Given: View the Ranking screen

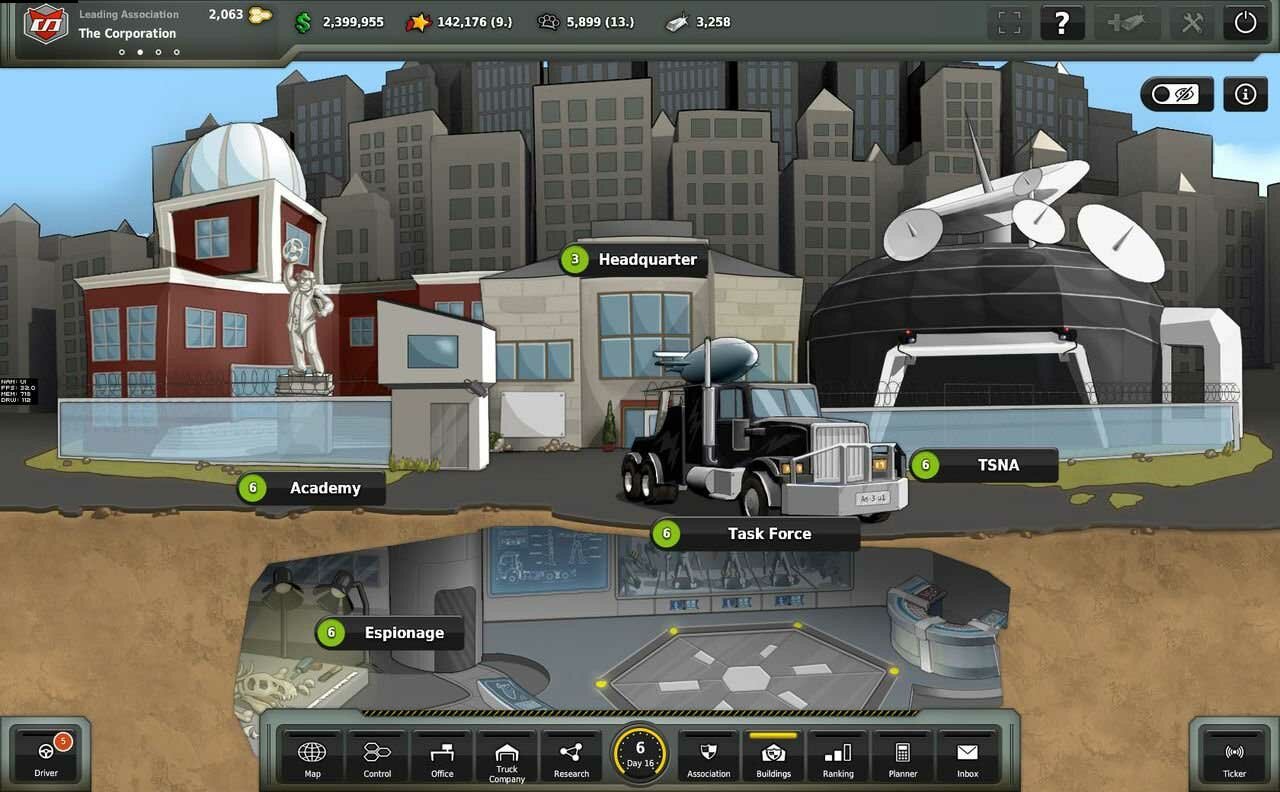Looking at the screenshot, I should 838,757.
